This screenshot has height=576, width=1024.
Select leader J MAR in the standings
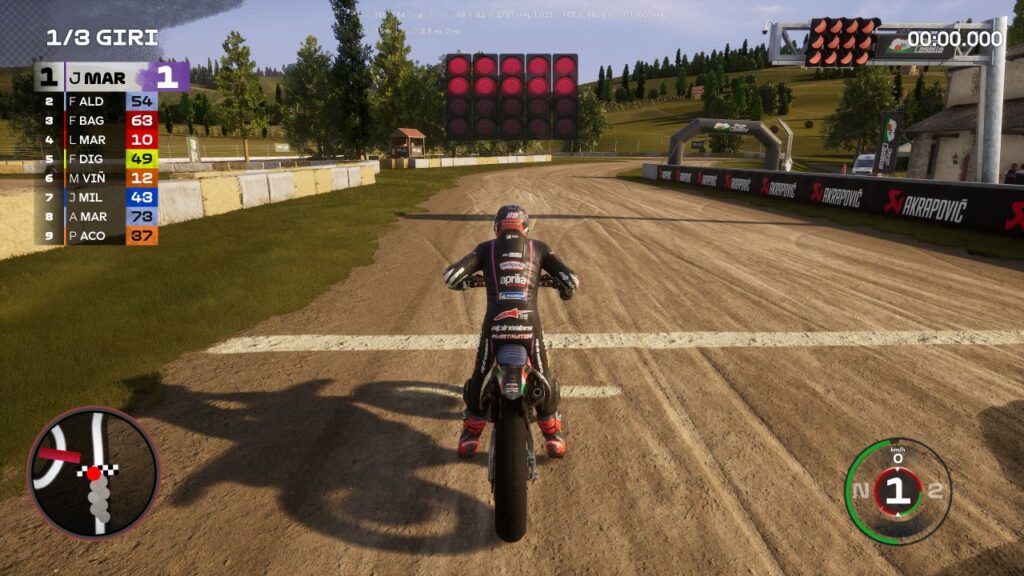tap(110, 78)
